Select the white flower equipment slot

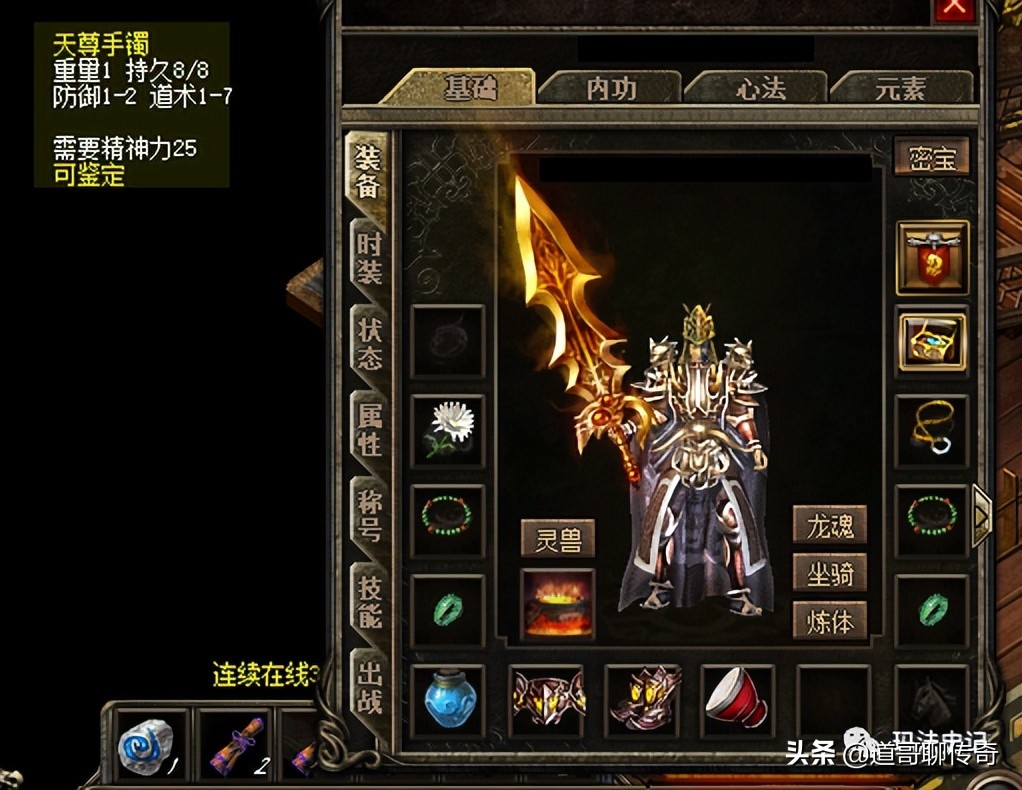[447, 430]
